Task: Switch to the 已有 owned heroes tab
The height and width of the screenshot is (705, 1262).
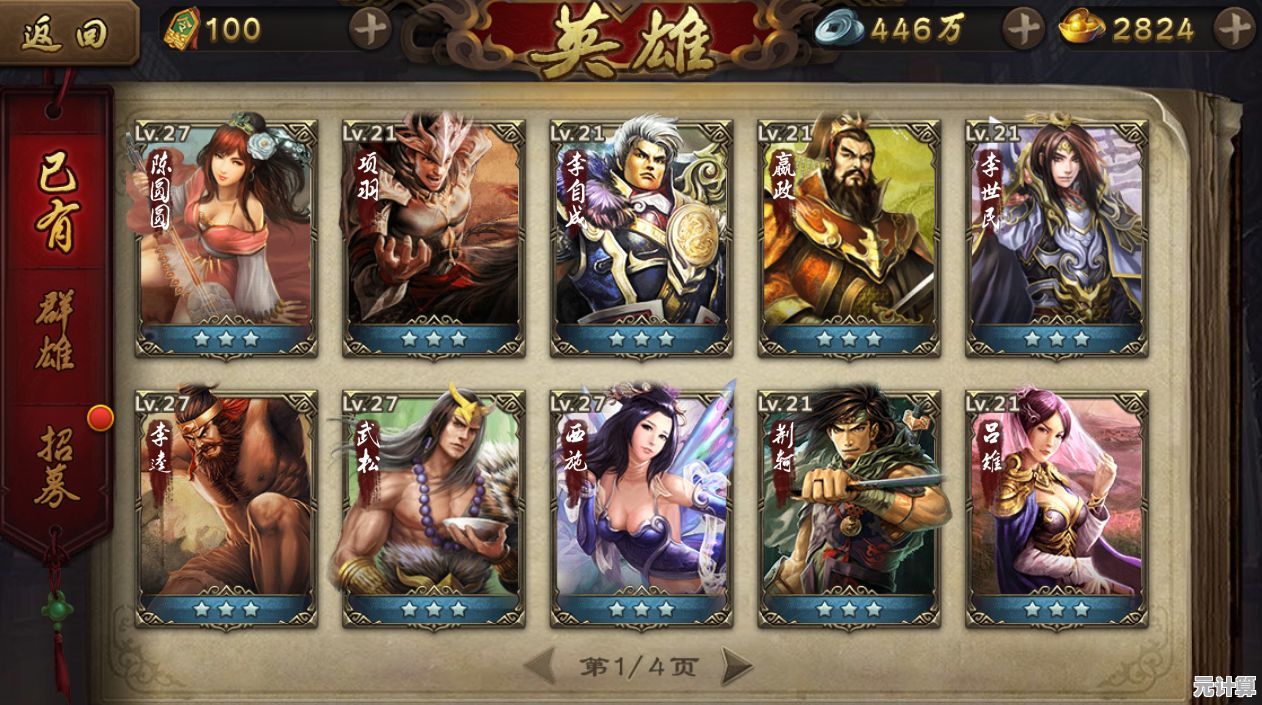Action: coord(56,202)
